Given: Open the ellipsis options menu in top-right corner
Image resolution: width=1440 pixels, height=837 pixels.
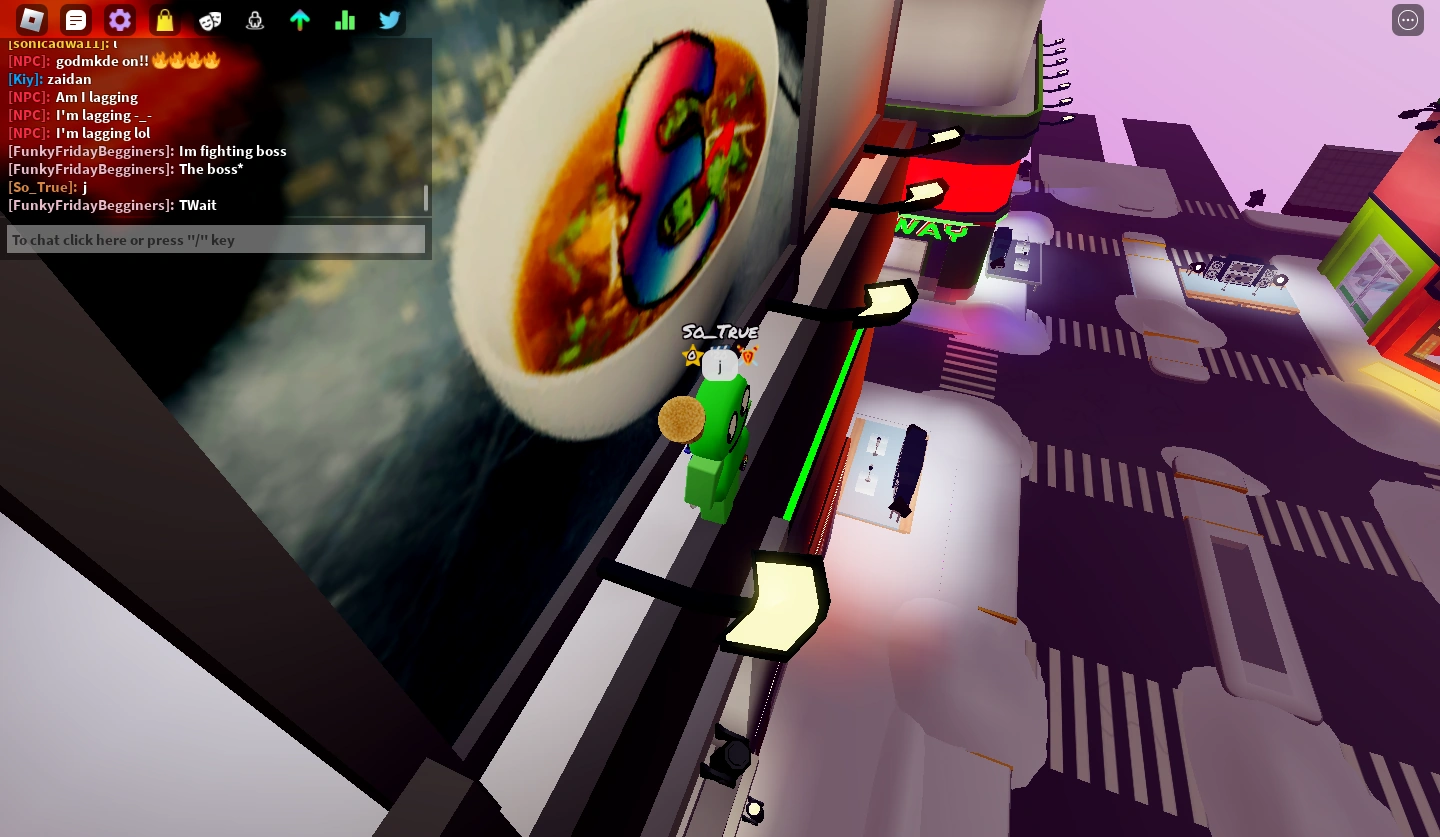Looking at the screenshot, I should [1408, 20].
